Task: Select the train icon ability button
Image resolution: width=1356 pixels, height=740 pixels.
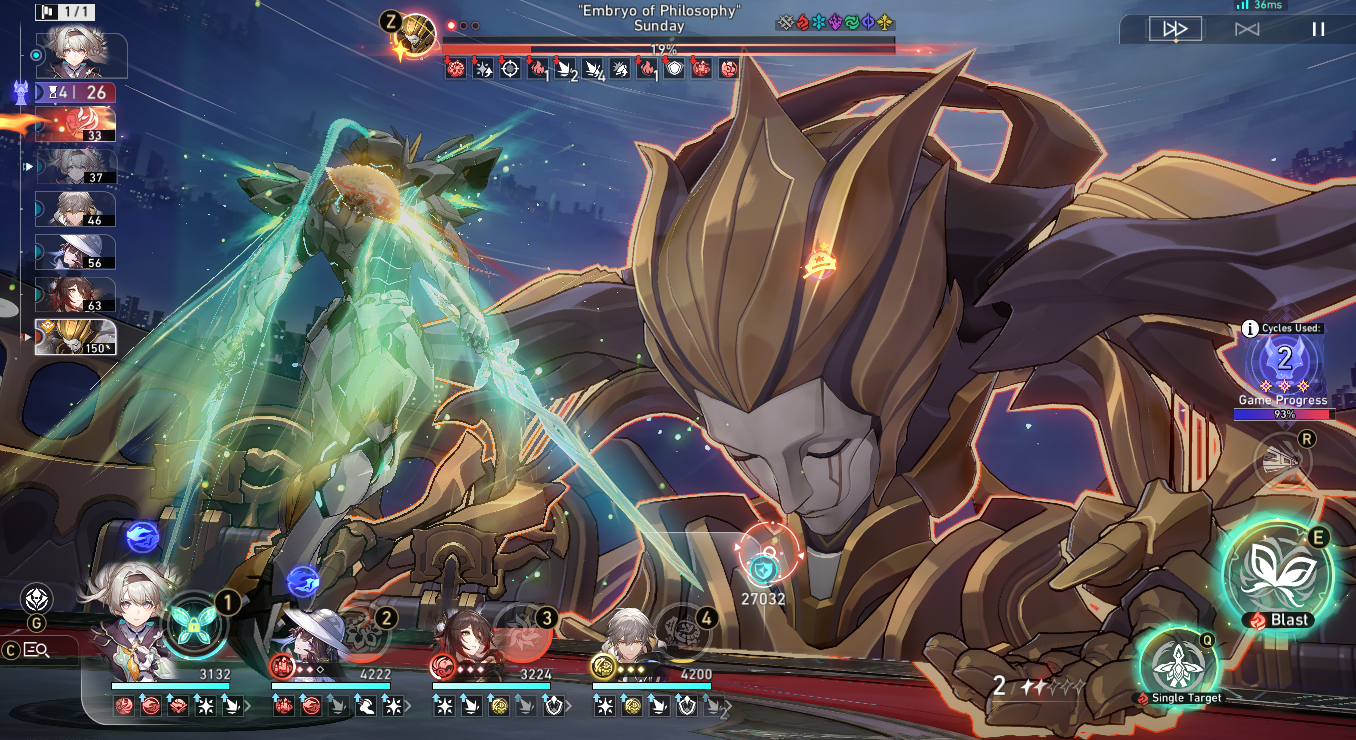Action: click(1281, 461)
